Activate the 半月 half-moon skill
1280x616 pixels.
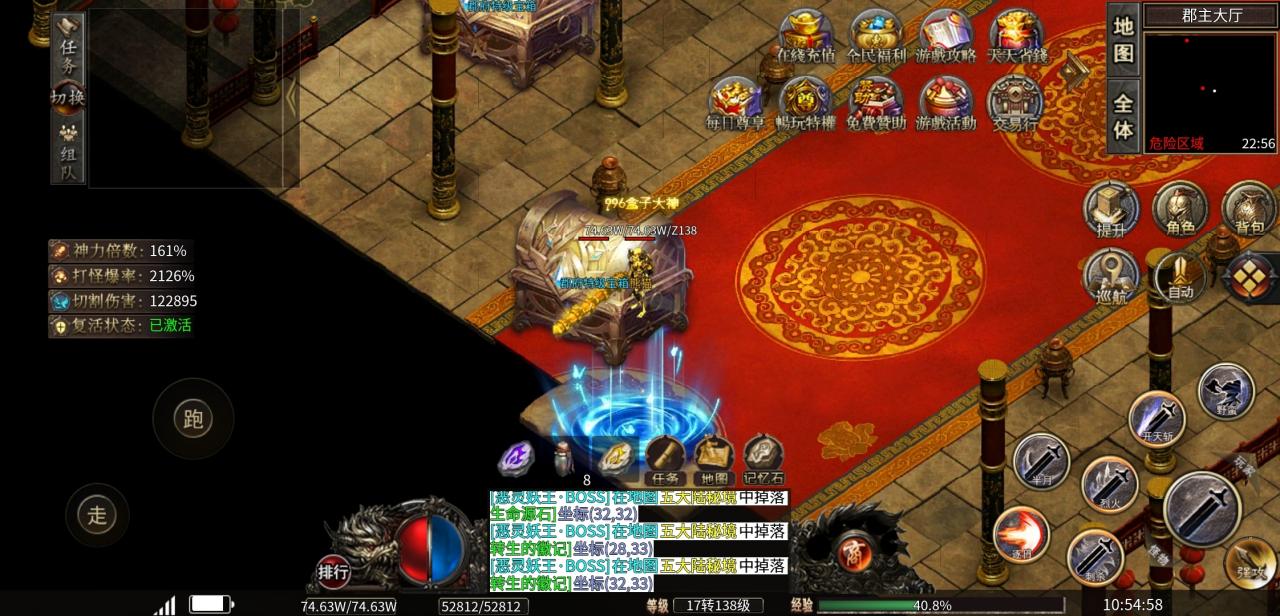pyautogui.click(x=1041, y=461)
